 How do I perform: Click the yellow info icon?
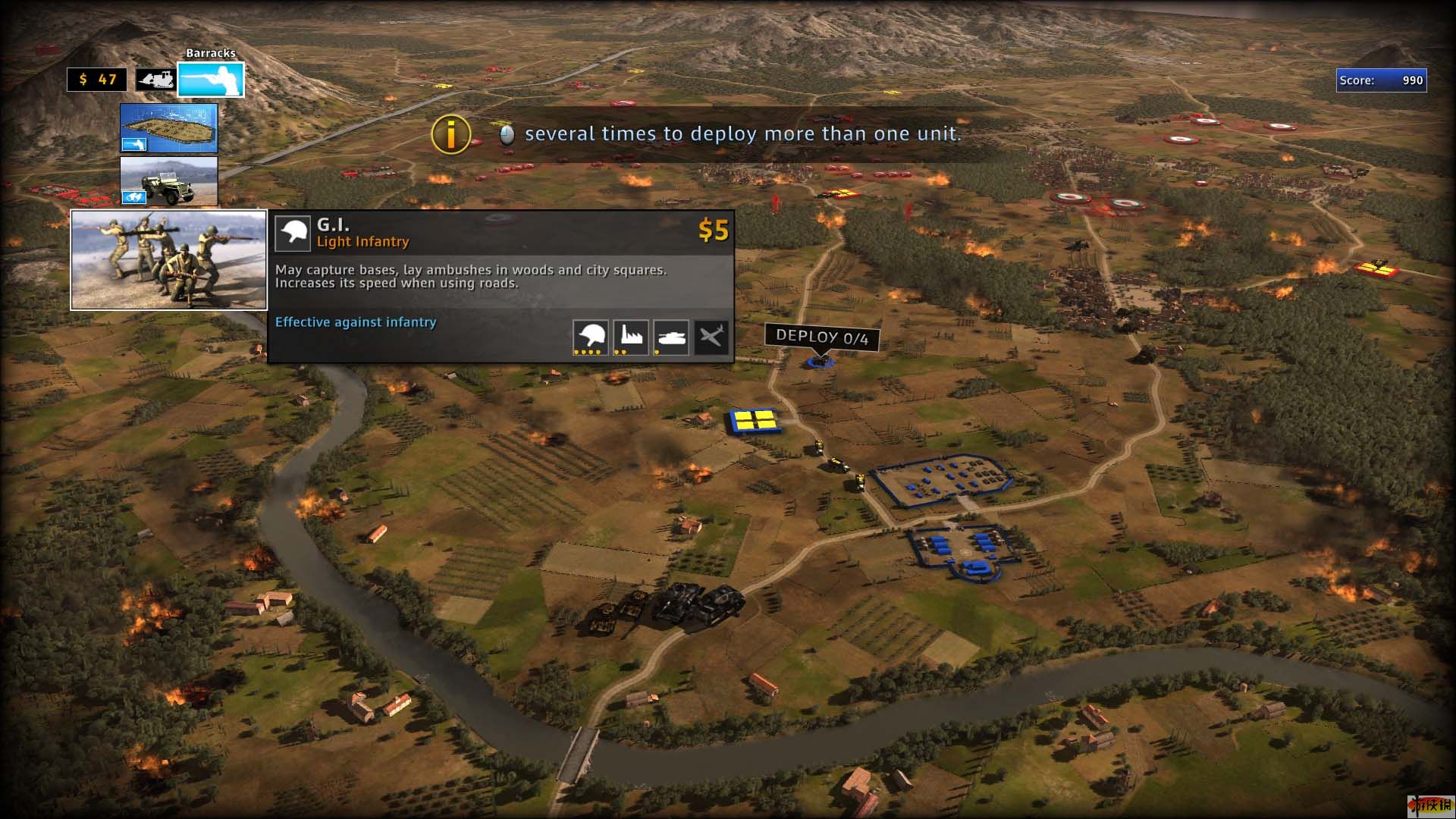point(450,134)
